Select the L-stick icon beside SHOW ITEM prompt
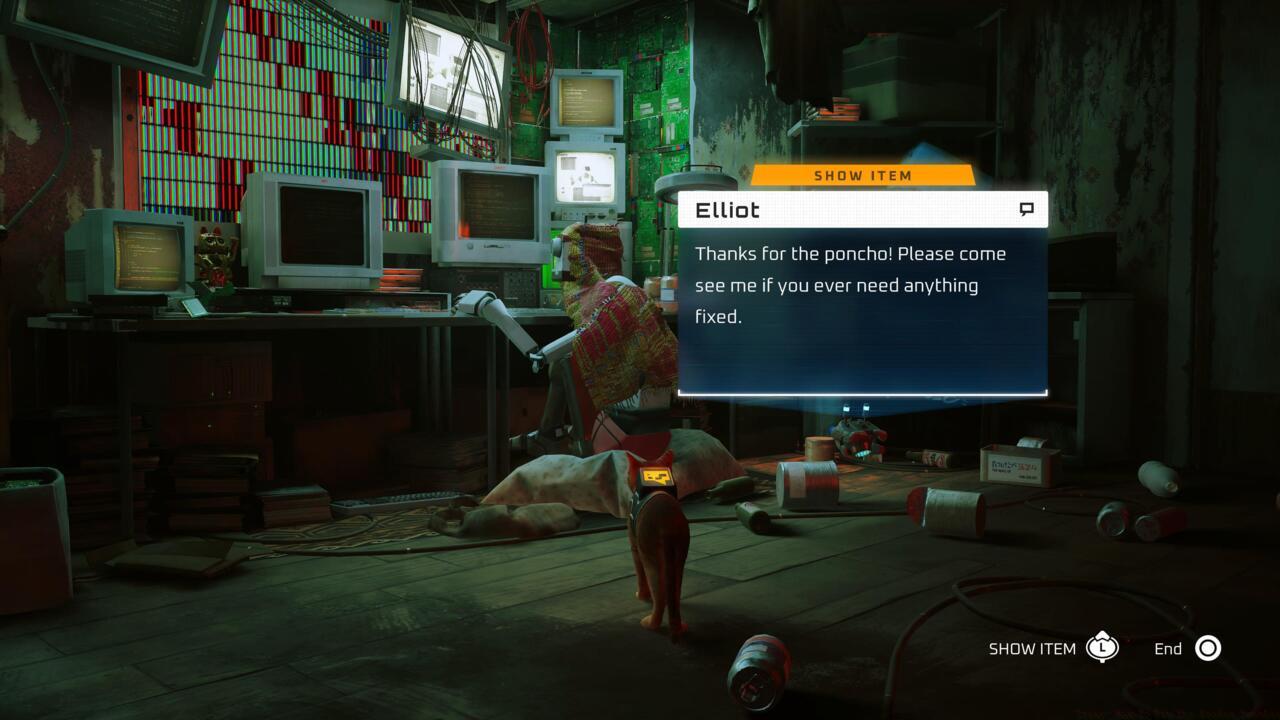Viewport: 1280px width, 720px height. [x=1104, y=648]
